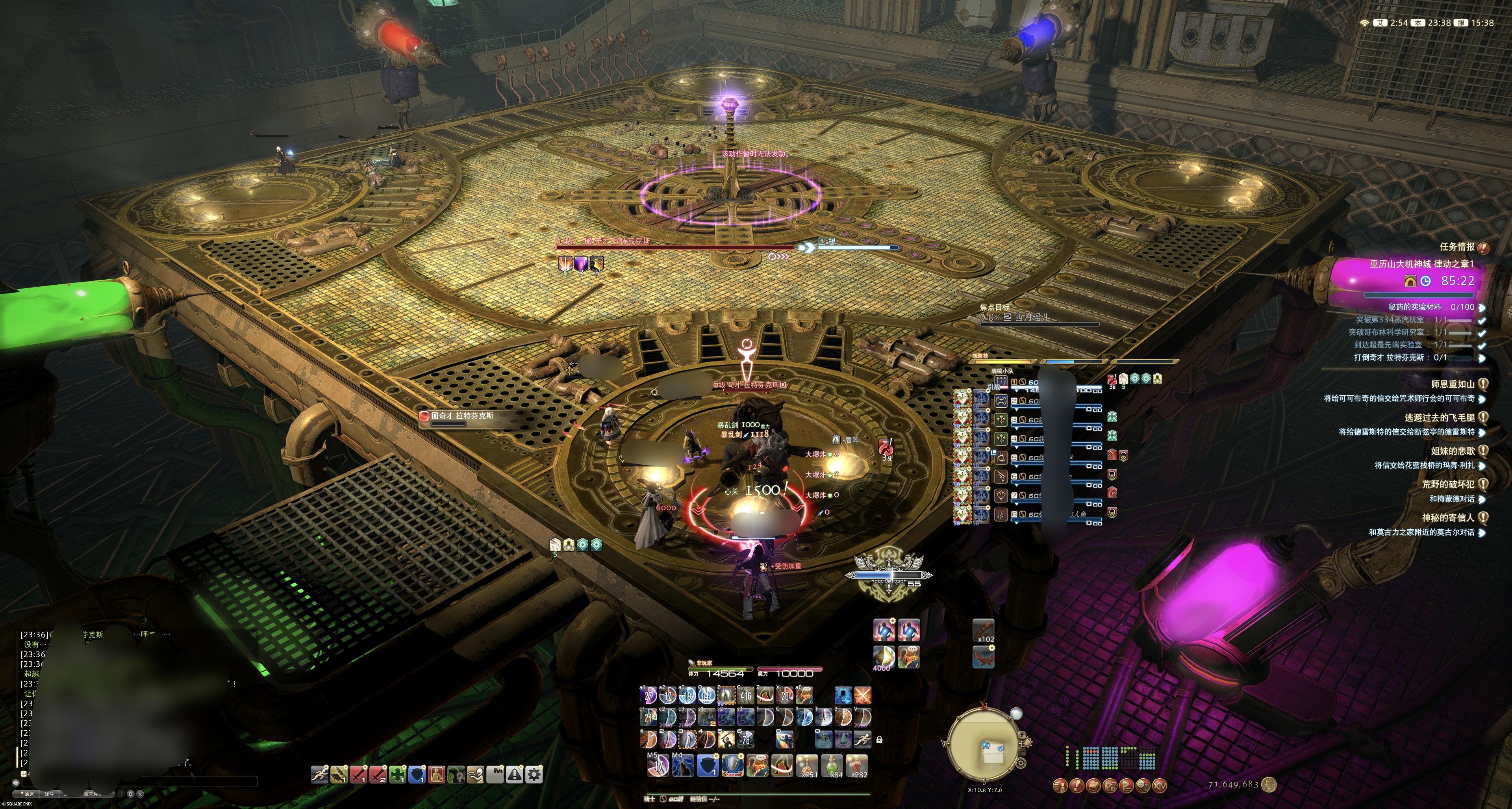Summon the red bird mount icon
The image size is (1512, 809).
(983, 656)
